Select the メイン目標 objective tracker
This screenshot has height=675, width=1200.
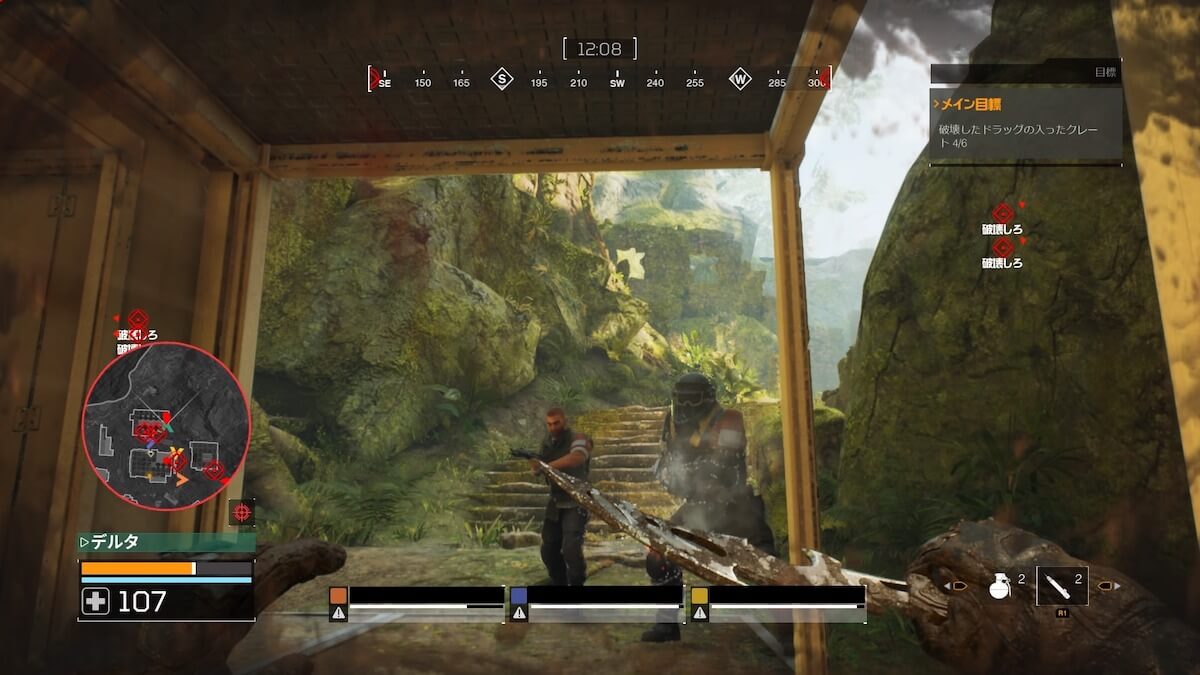(1026, 125)
